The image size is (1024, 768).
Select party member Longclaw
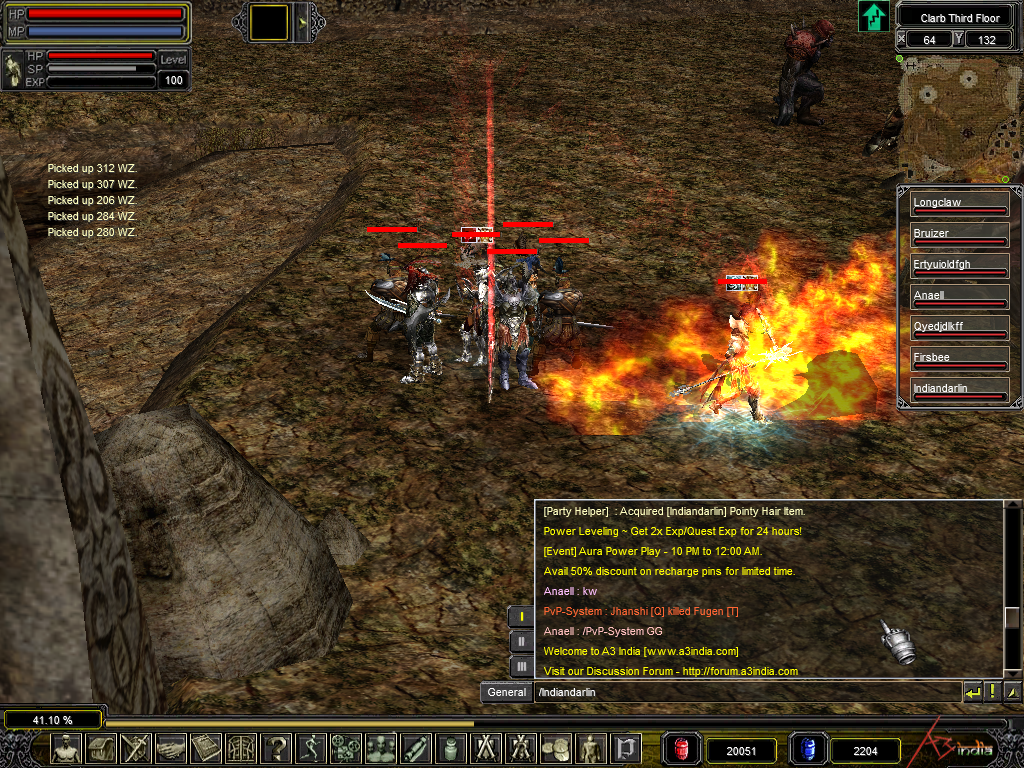[x=953, y=204]
